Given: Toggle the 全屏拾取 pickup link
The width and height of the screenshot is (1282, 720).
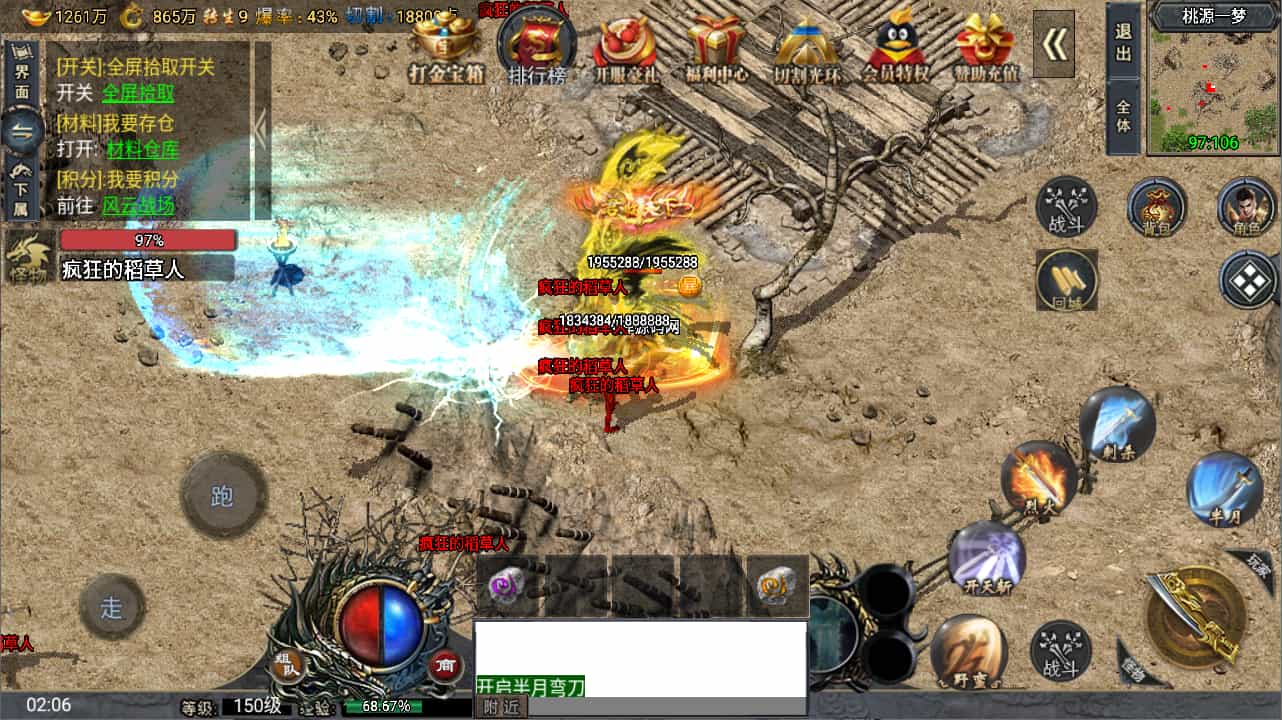Looking at the screenshot, I should pos(138,94).
